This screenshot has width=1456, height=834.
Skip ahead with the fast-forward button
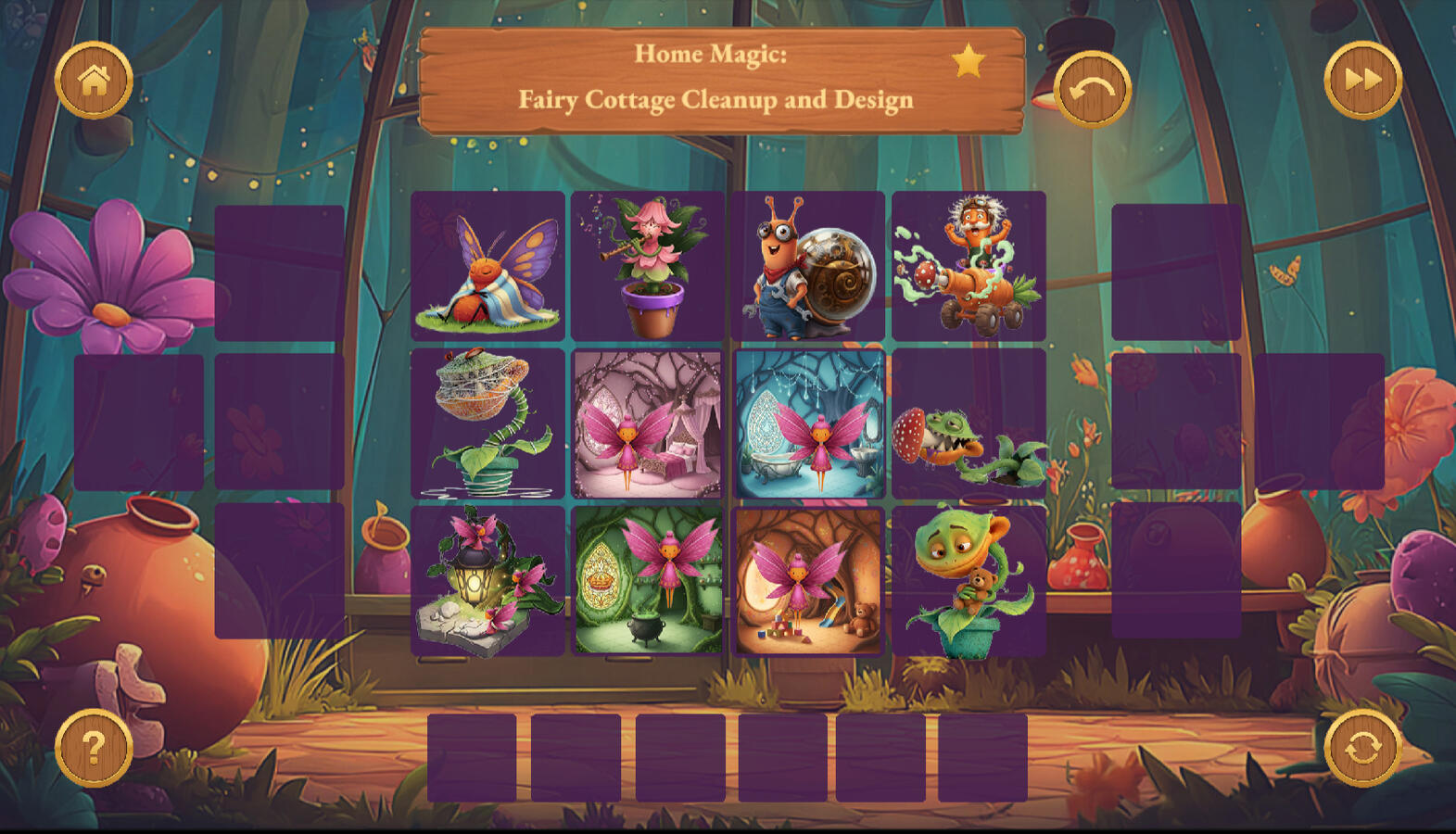[1362, 81]
